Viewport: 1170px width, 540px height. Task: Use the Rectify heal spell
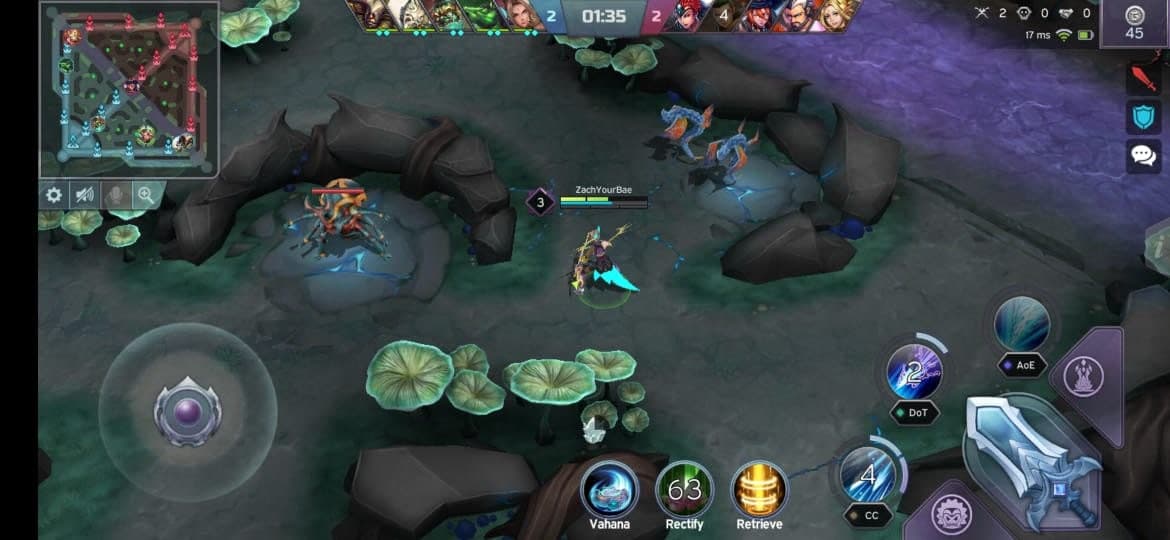[684, 490]
